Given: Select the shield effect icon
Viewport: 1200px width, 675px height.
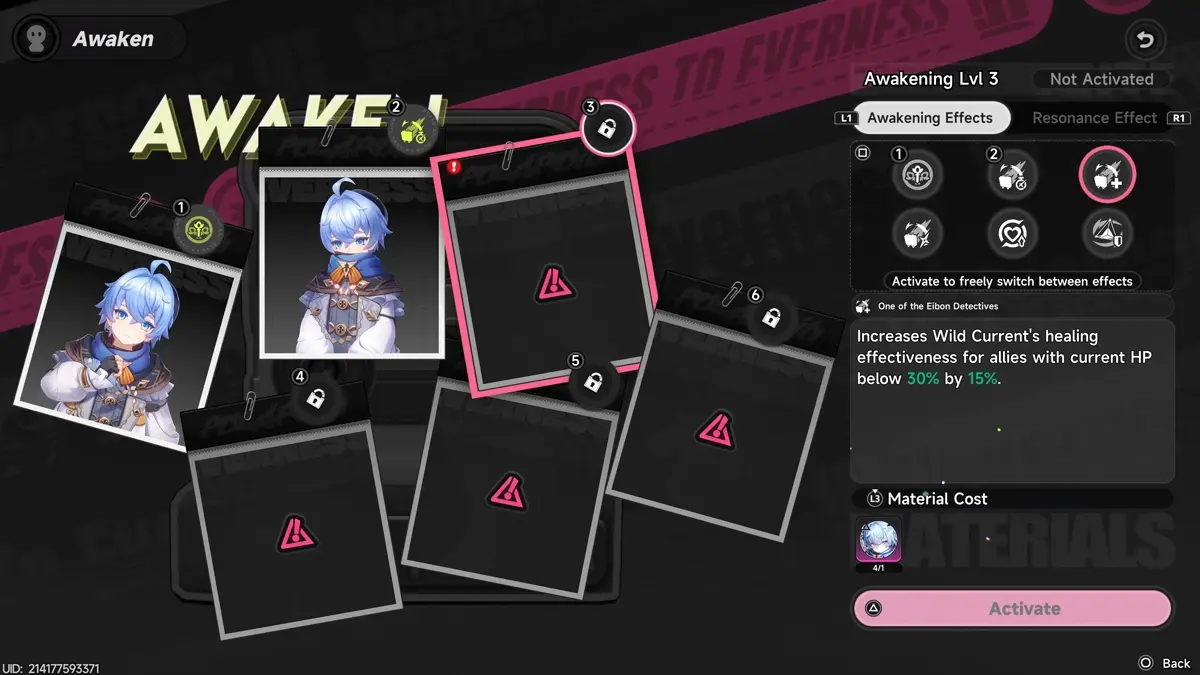Looking at the screenshot, I should coord(1106,234).
